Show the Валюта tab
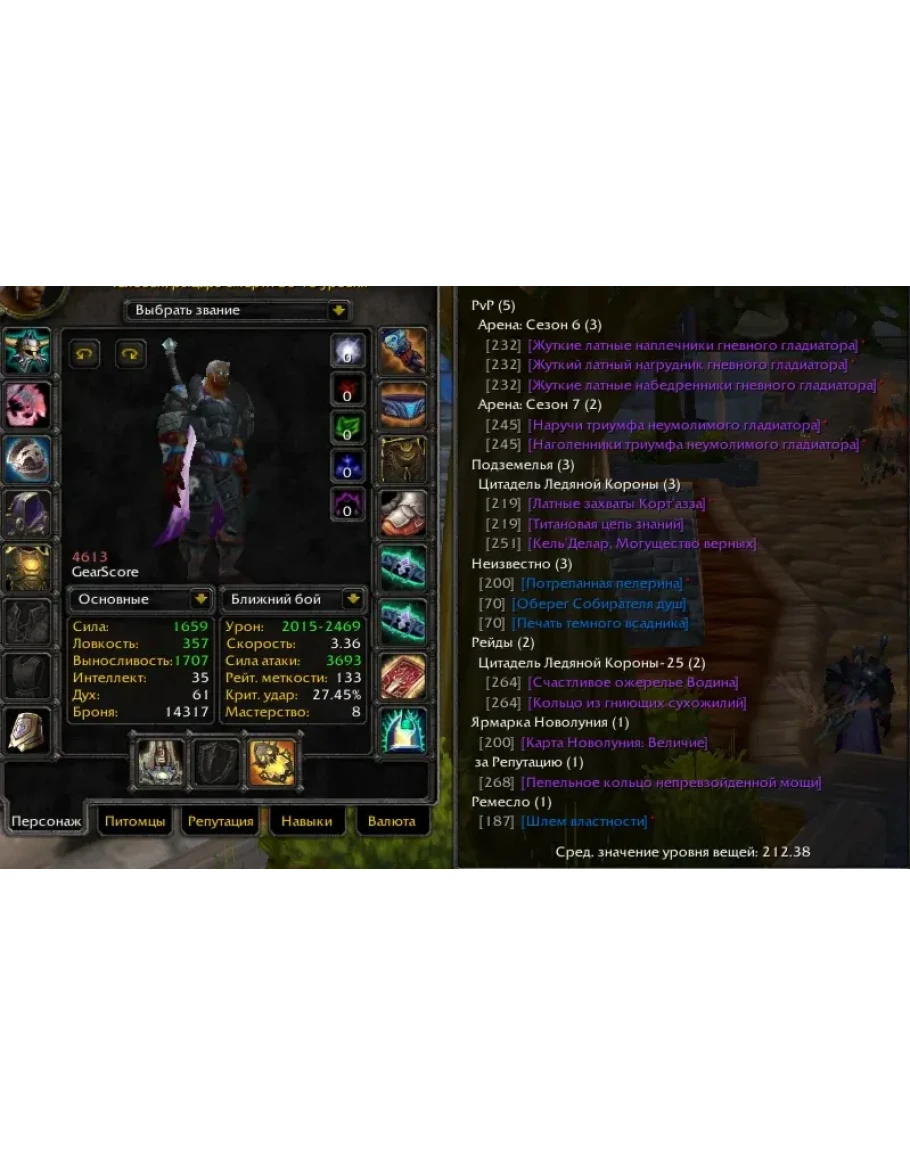Image resolution: width=910 pixels, height=1155 pixels. [391, 821]
